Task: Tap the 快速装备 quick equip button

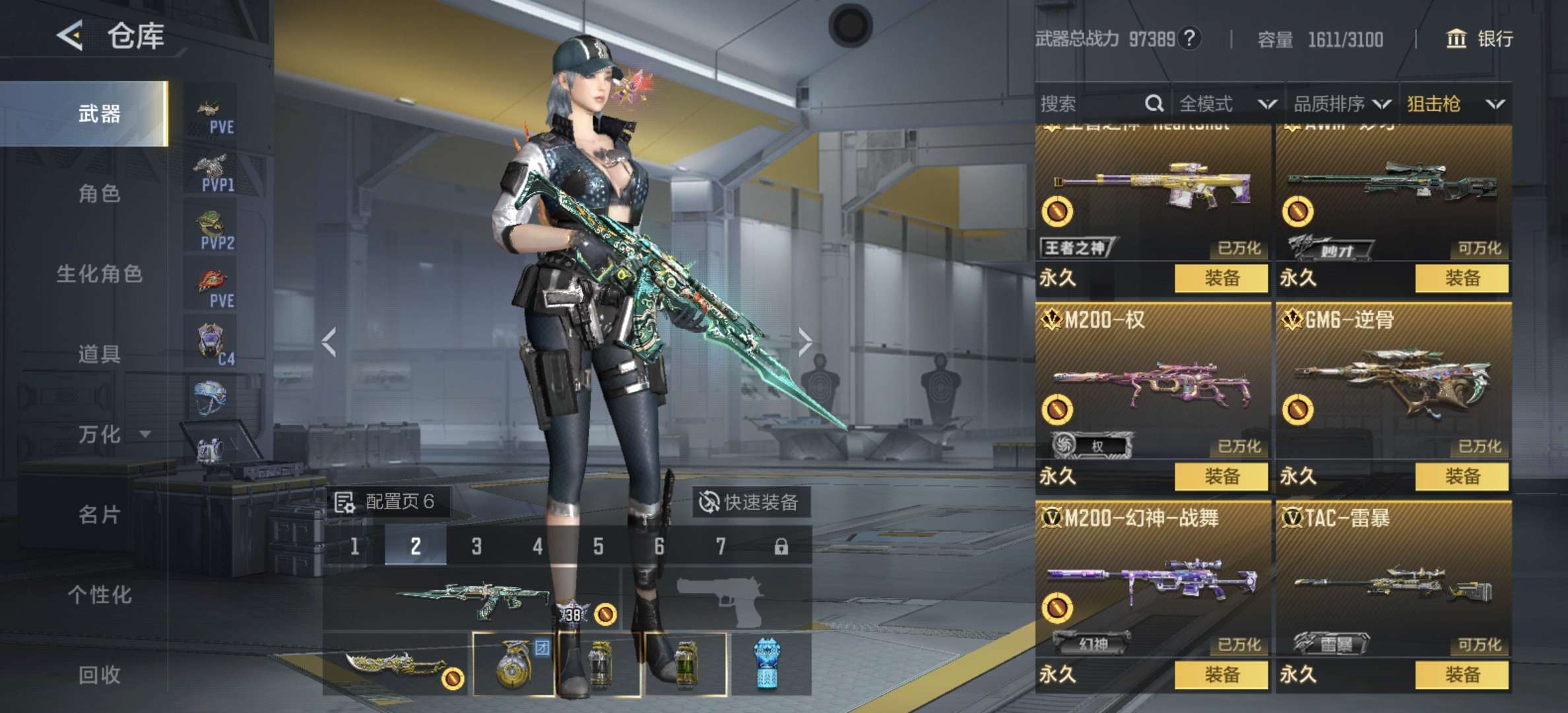Action: pos(750,502)
